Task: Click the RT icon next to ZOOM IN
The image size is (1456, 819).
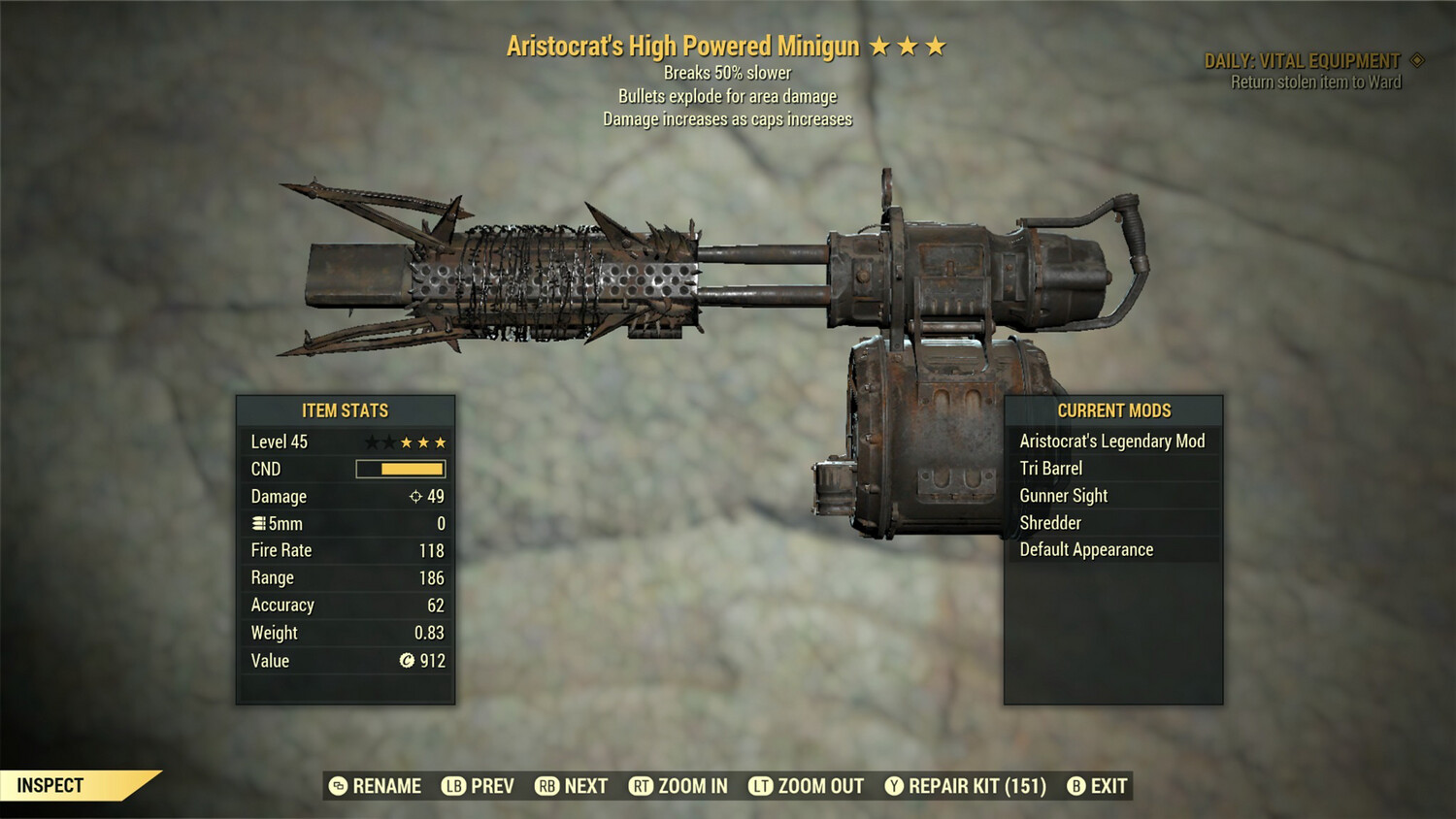Action: point(643,786)
